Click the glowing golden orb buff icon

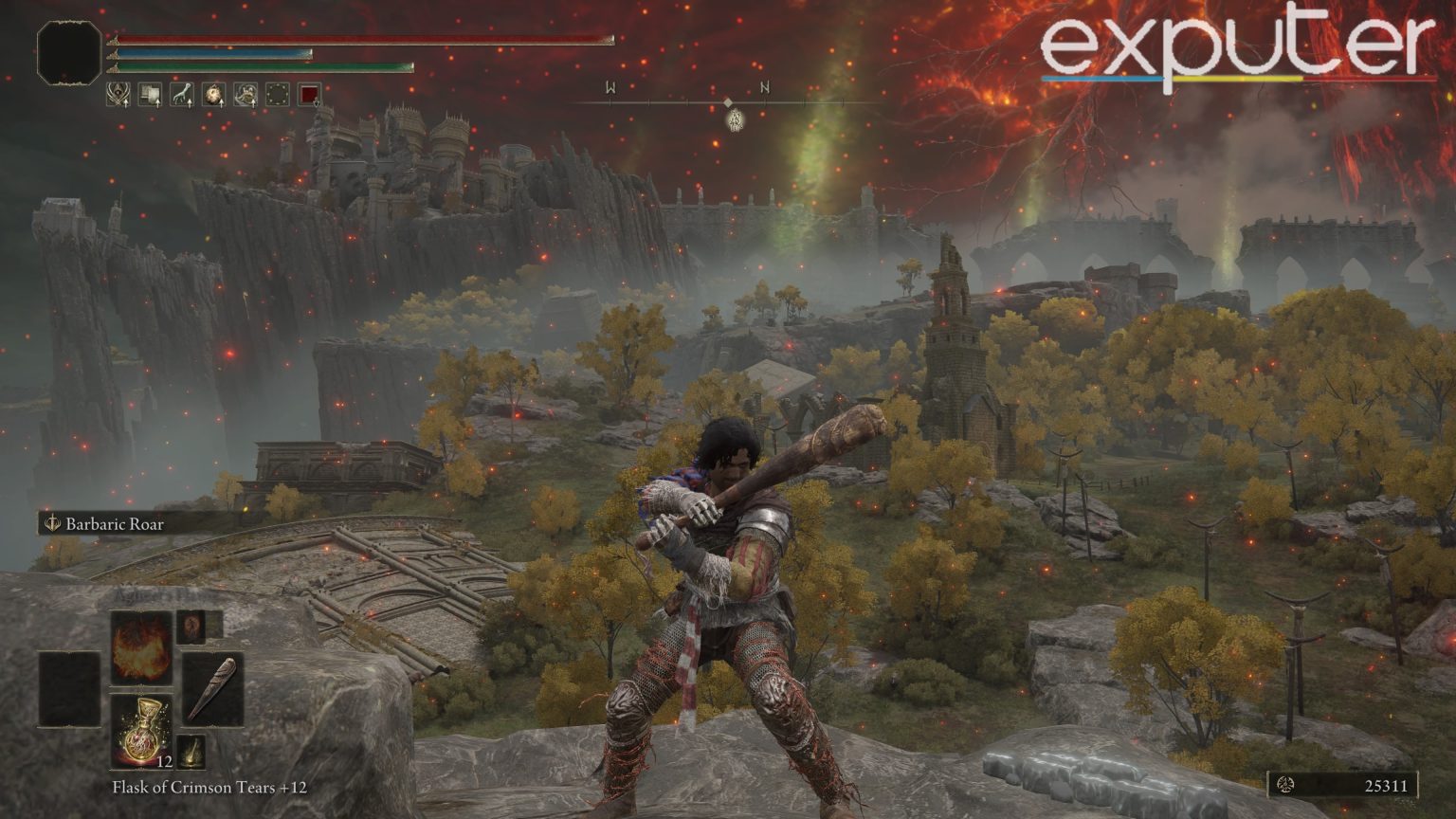pos(215,92)
